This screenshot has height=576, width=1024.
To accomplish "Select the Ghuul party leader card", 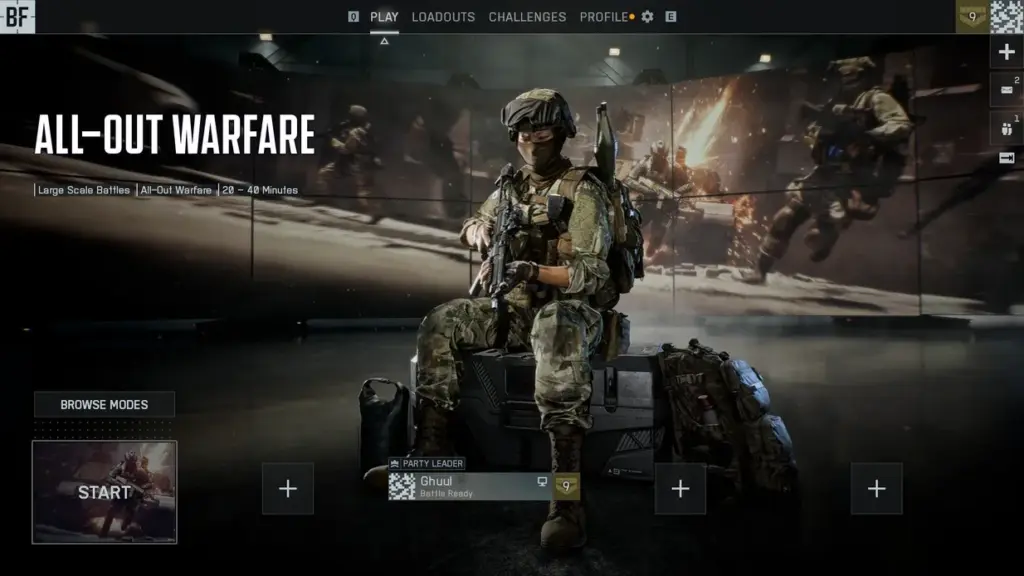I will pos(470,486).
